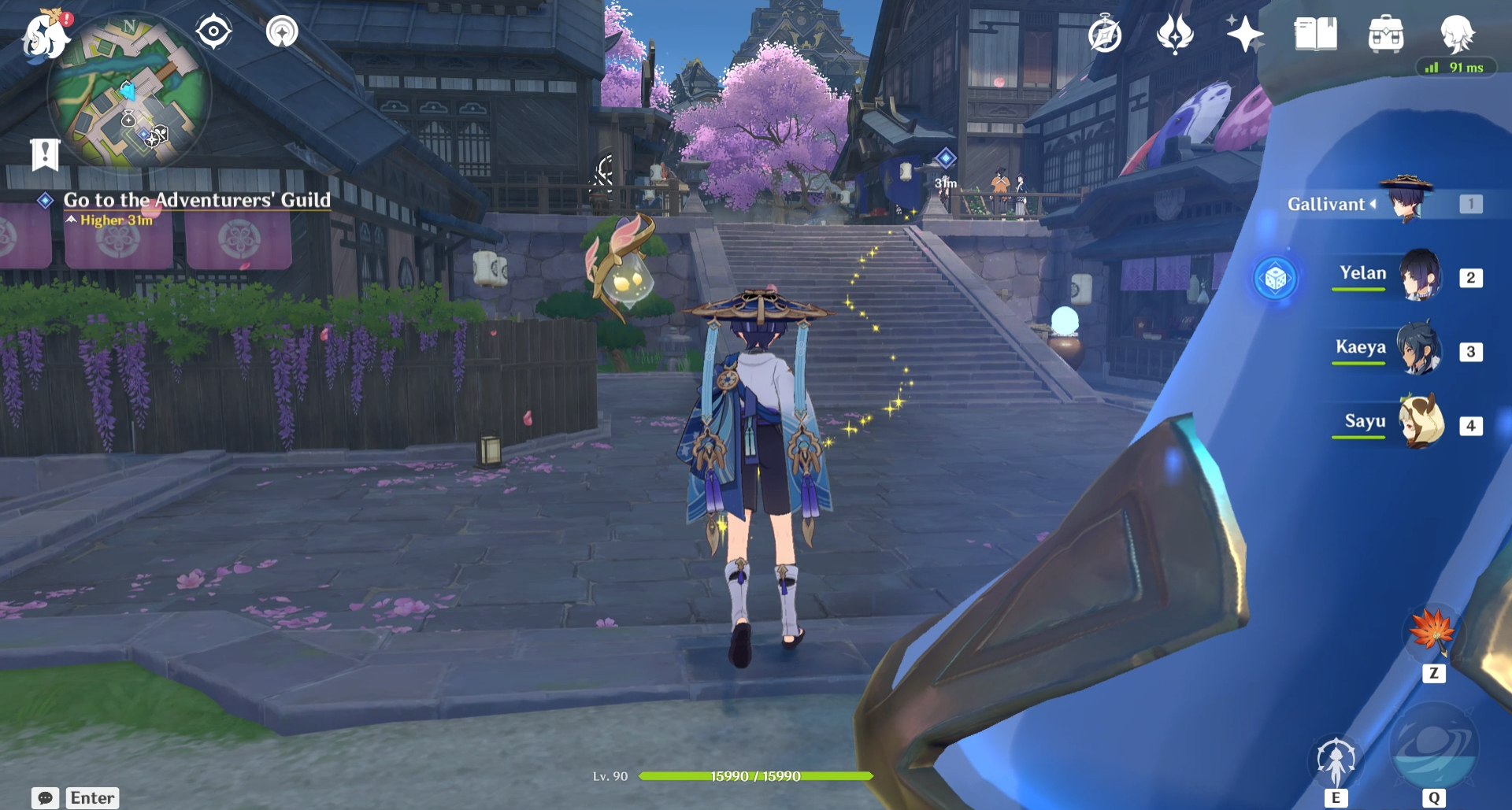
Task: Select the Go to the Adventurers' Guild quest tracker
Action: (x=196, y=201)
